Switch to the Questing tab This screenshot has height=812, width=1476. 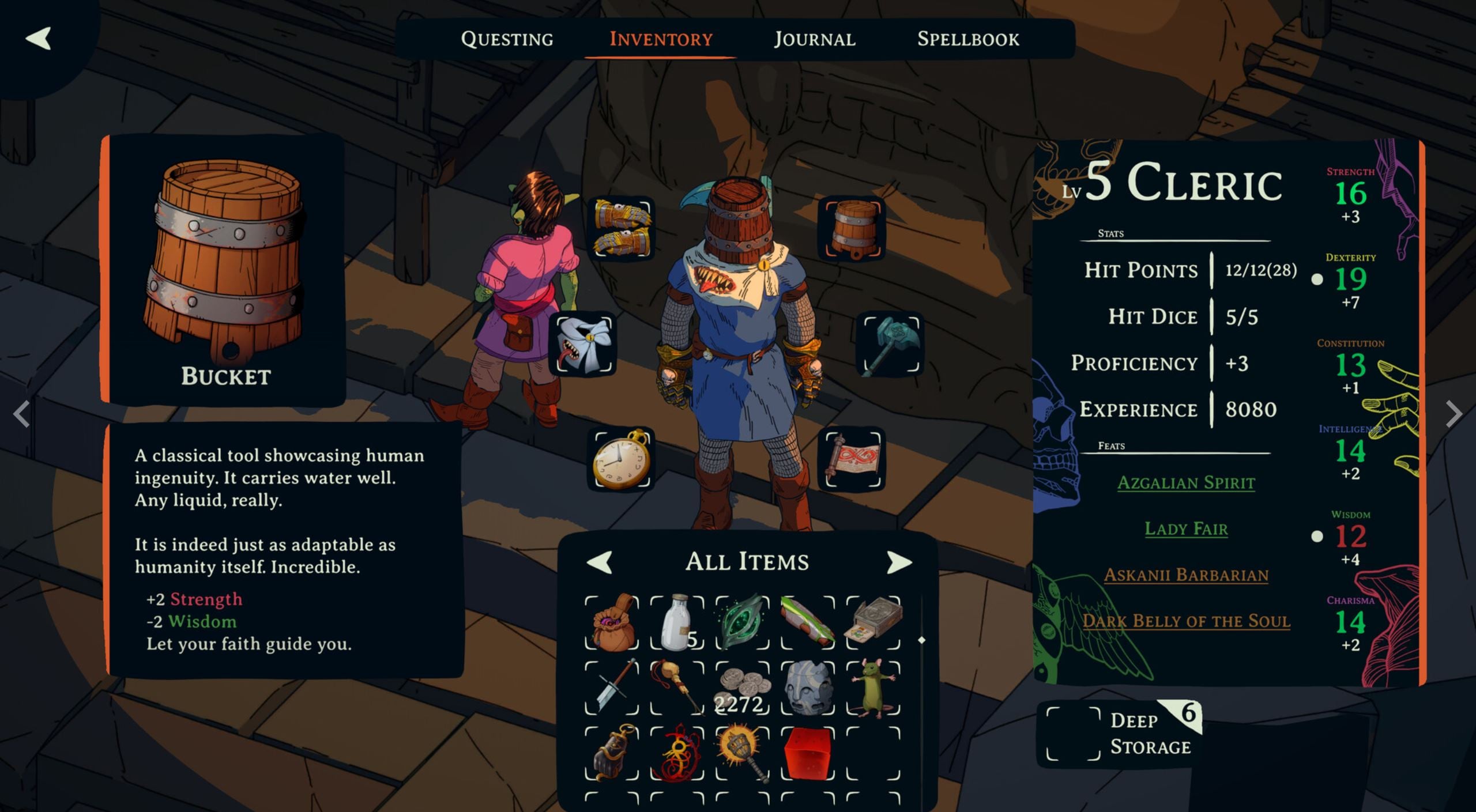(x=507, y=39)
